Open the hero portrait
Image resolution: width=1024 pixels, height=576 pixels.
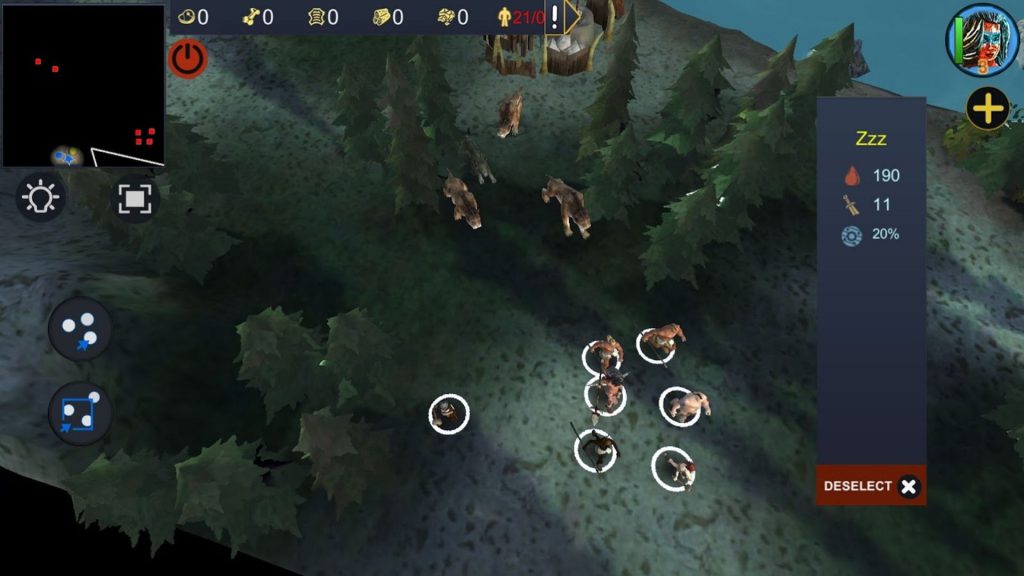pyautogui.click(x=983, y=40)
